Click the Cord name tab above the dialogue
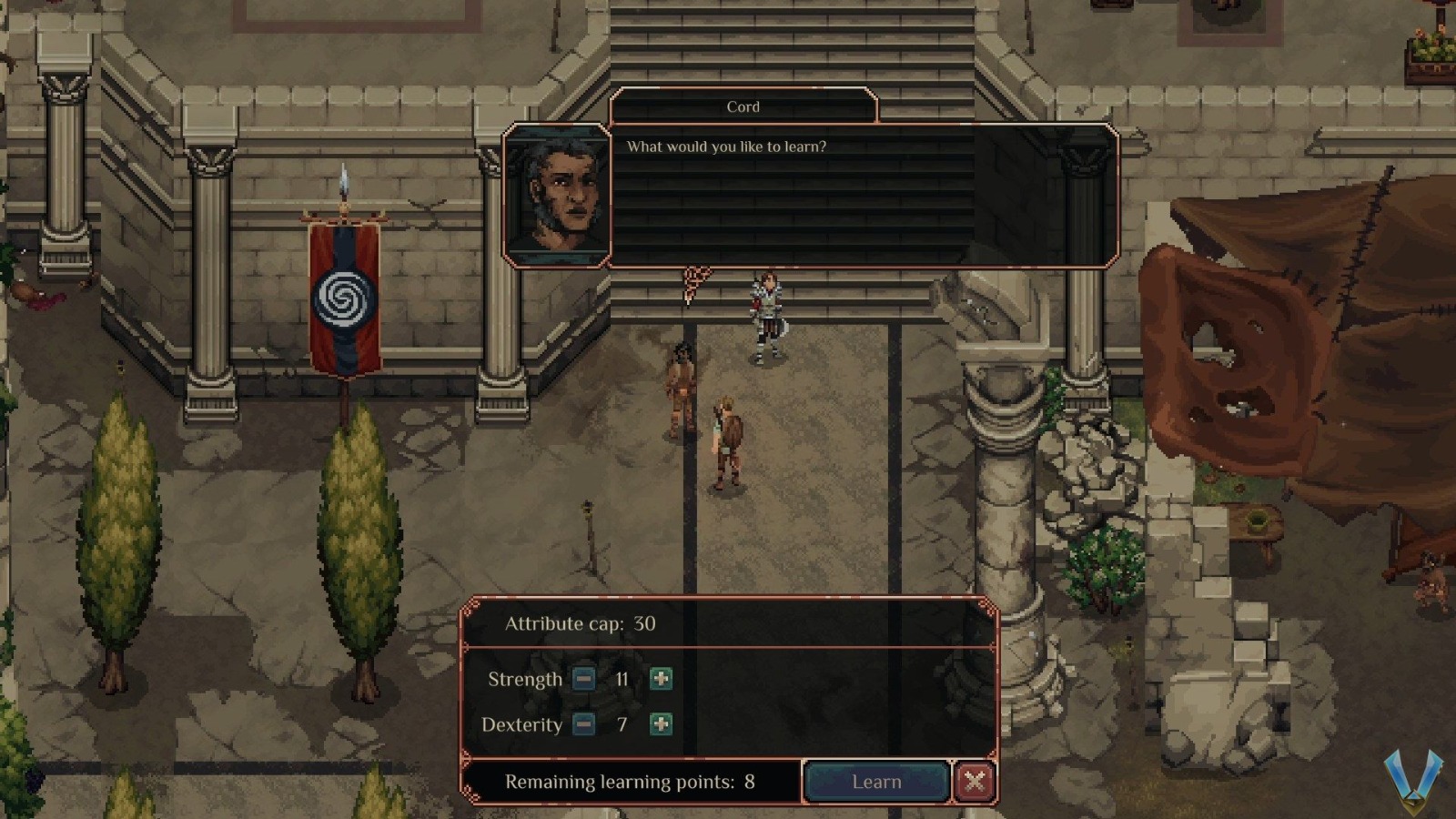This screenshot has height=819, width=1456. click(744, 106)
